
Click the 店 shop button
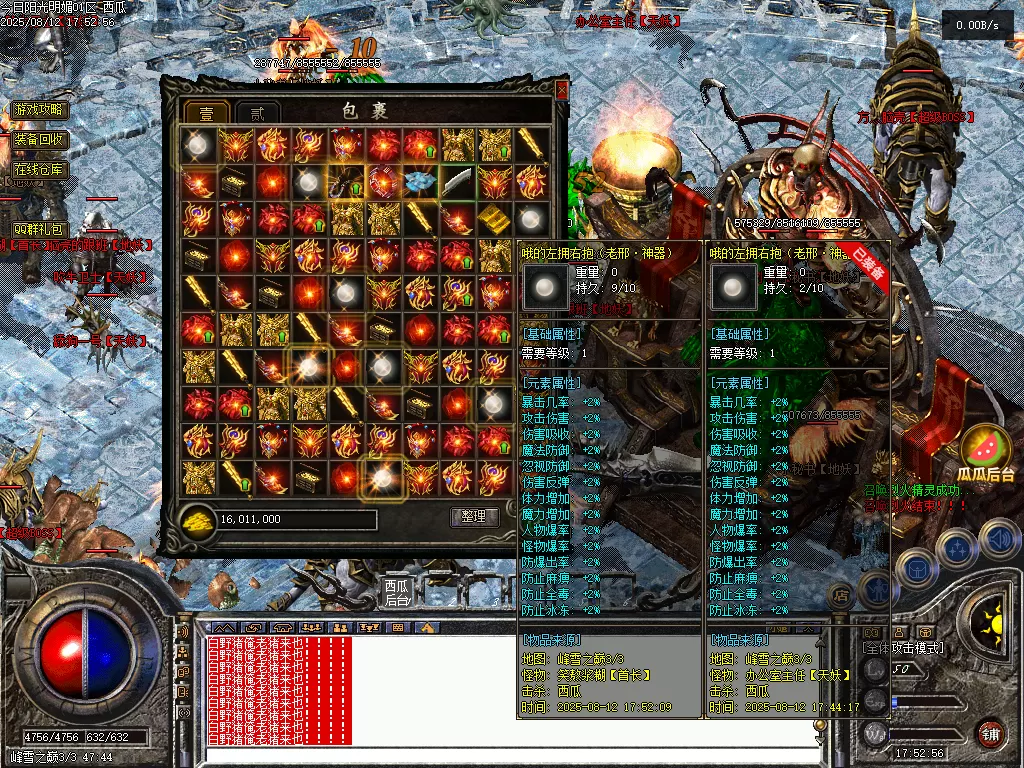point(841,594)
